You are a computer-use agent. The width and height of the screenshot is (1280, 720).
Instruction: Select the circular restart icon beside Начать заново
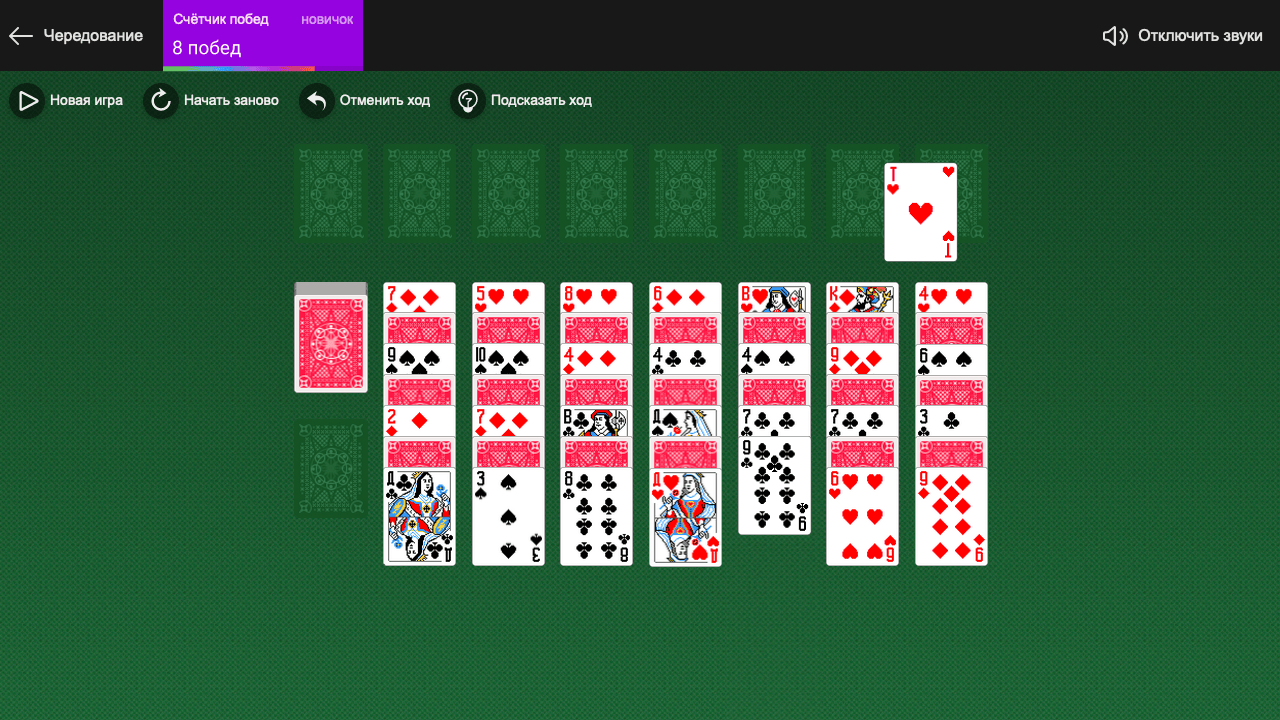pos(160,100)
